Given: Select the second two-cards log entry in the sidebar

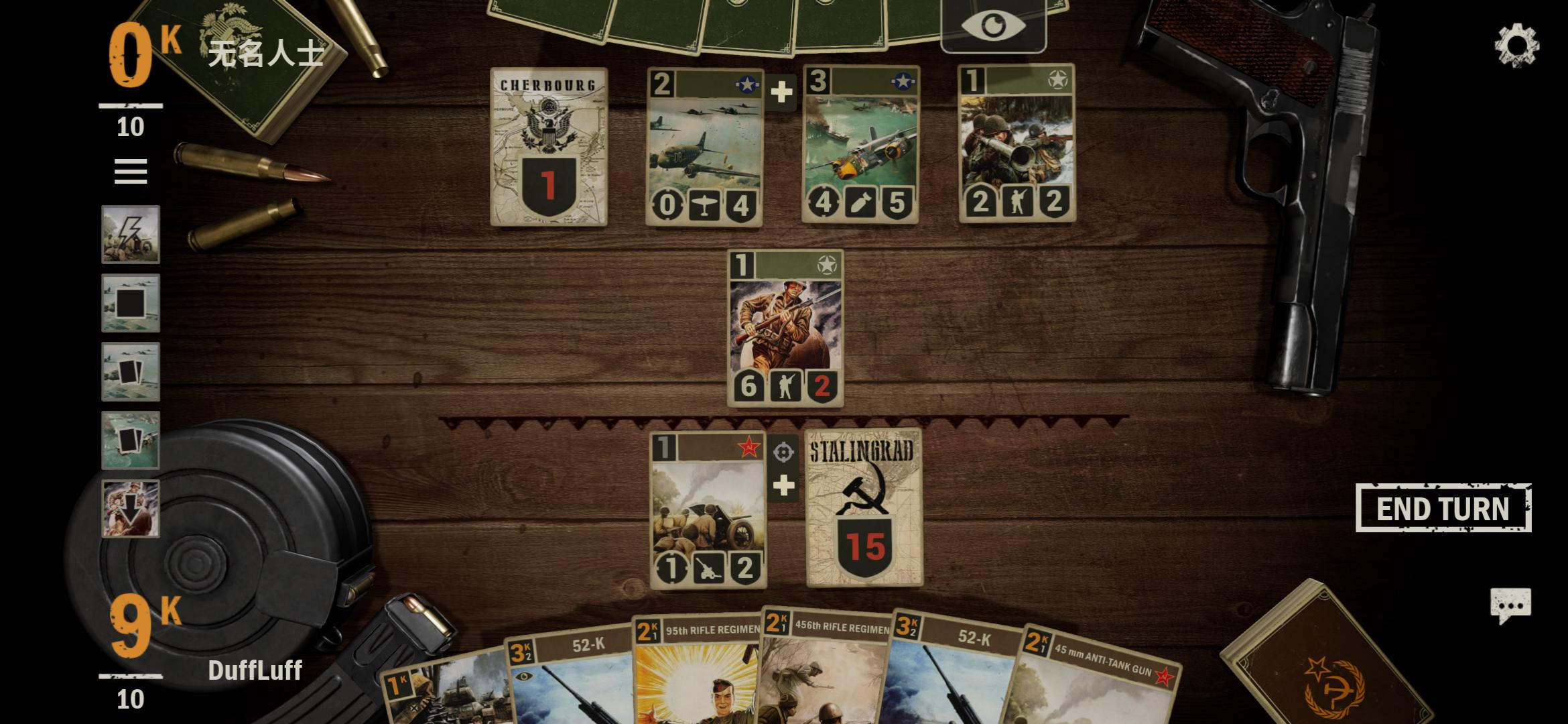Looking at the screenshot, I should click(x=131, y=439).
